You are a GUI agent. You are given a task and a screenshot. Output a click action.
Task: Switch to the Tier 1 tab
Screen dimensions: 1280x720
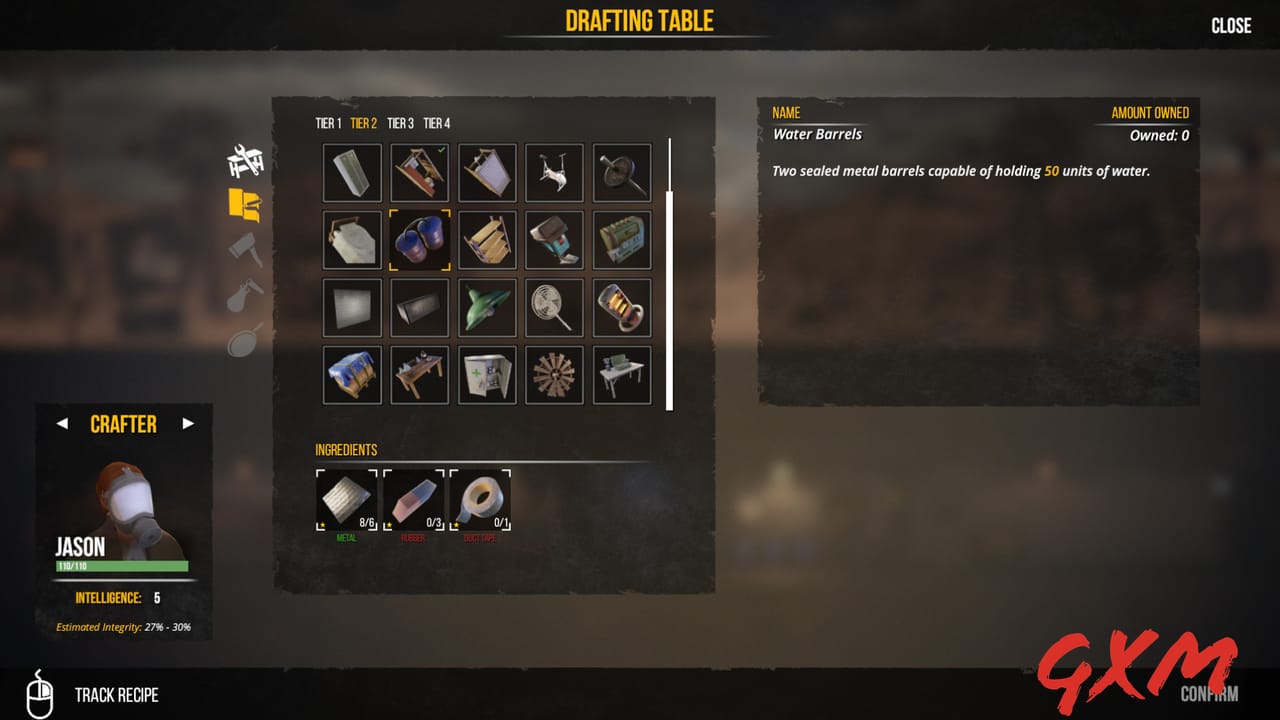[x=329, y=123]
